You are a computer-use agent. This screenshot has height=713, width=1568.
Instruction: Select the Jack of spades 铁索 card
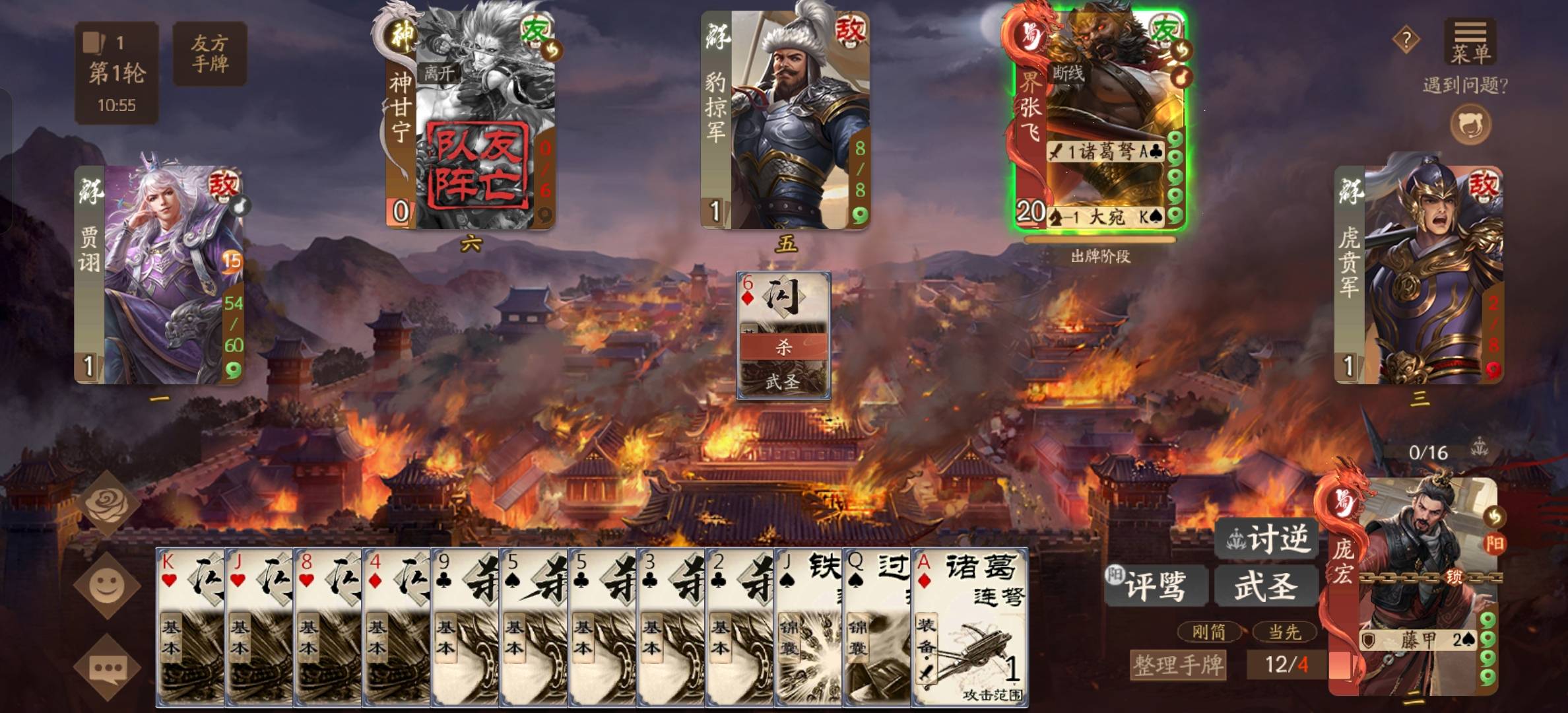808,627
